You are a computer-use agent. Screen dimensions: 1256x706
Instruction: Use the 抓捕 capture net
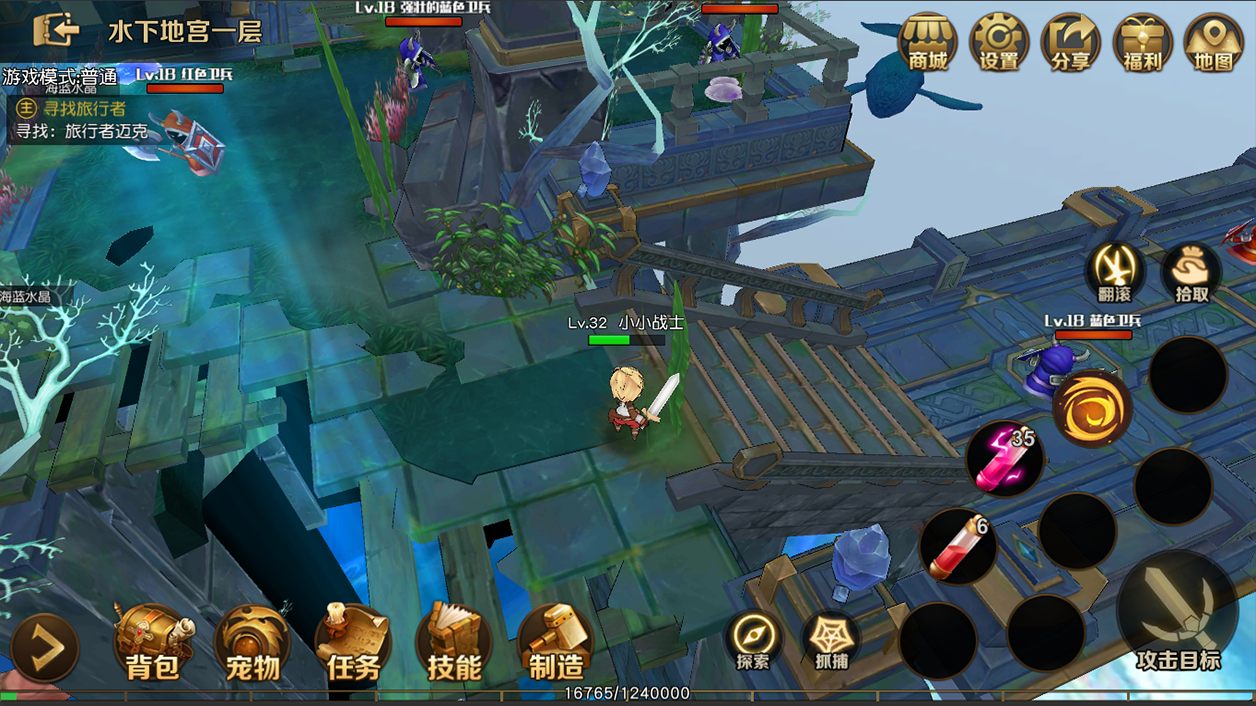(x=831, y=640)
